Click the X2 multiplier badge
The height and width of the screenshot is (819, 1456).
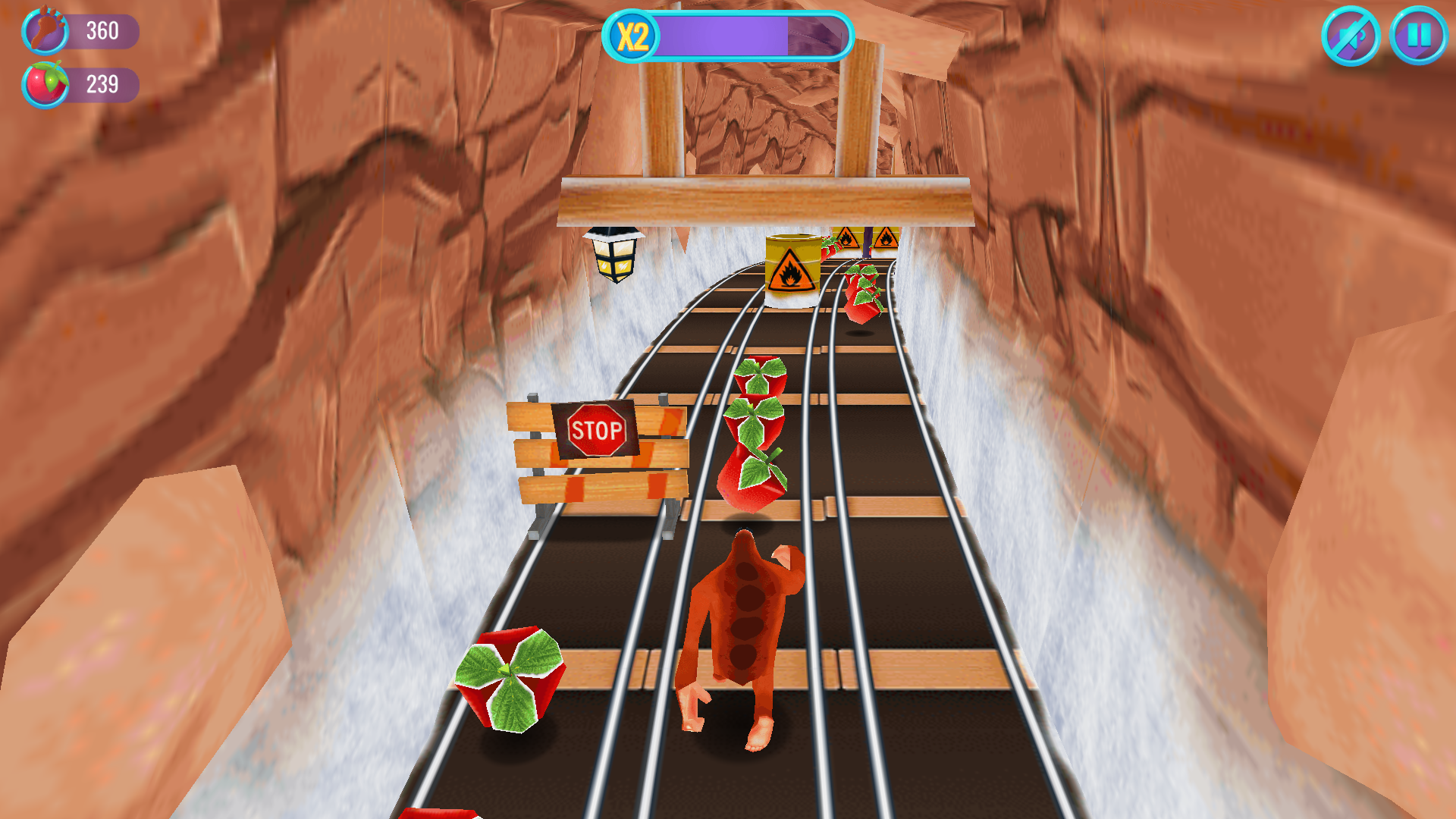pyautogui.click(x=634, y=36)
